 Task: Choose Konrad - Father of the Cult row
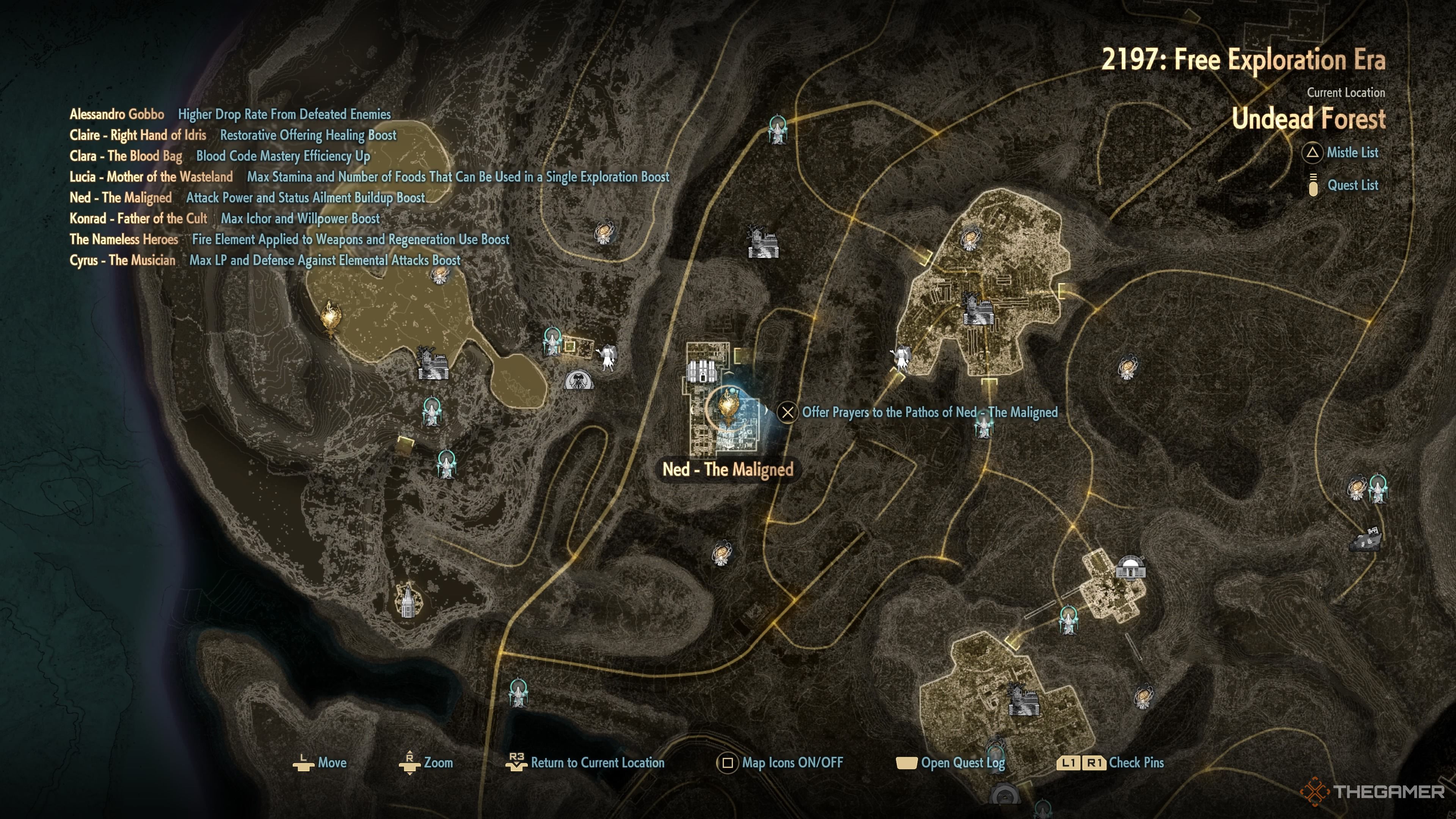point(138,219)
